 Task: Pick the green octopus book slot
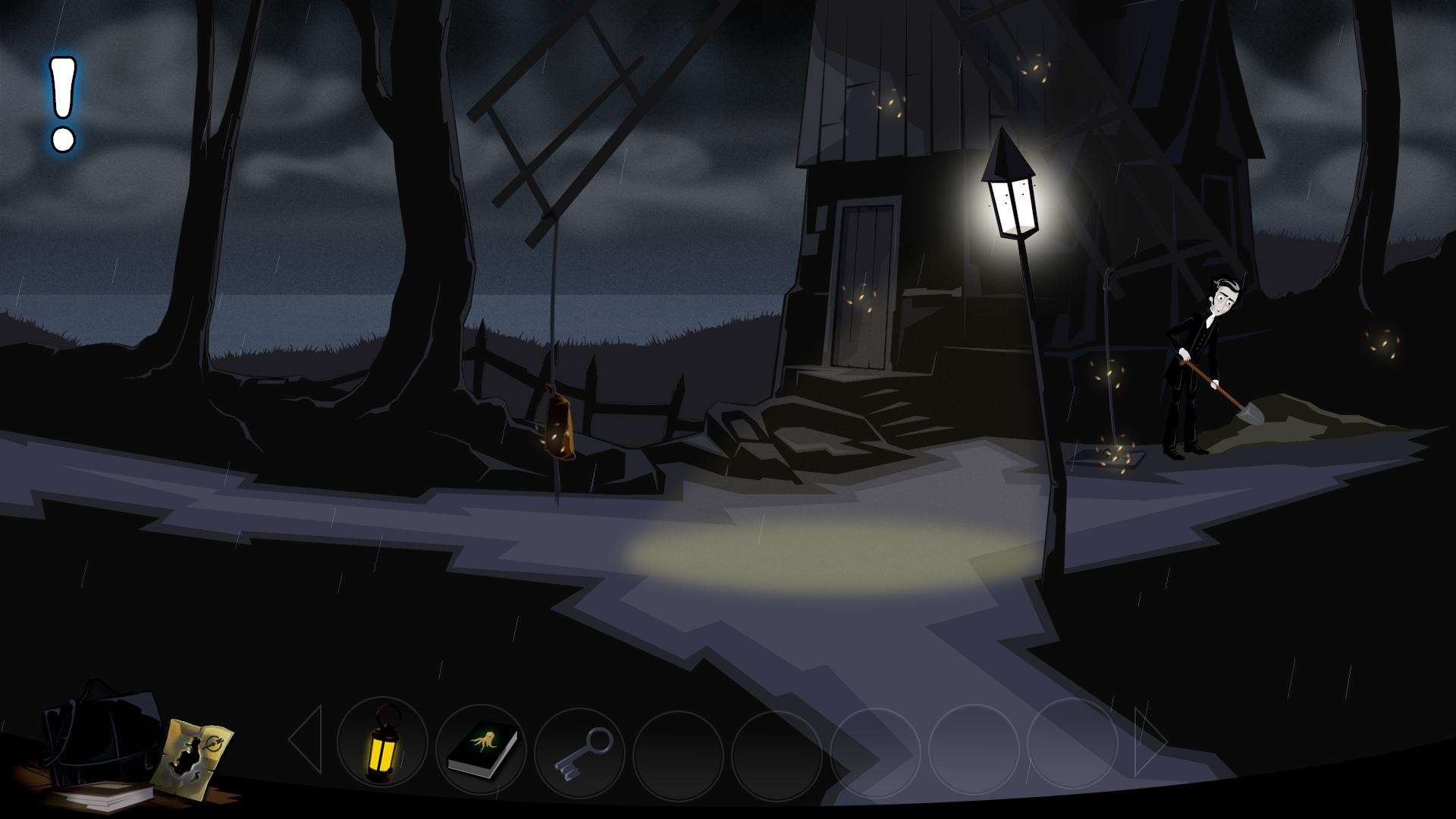click(x=482, y=748)
